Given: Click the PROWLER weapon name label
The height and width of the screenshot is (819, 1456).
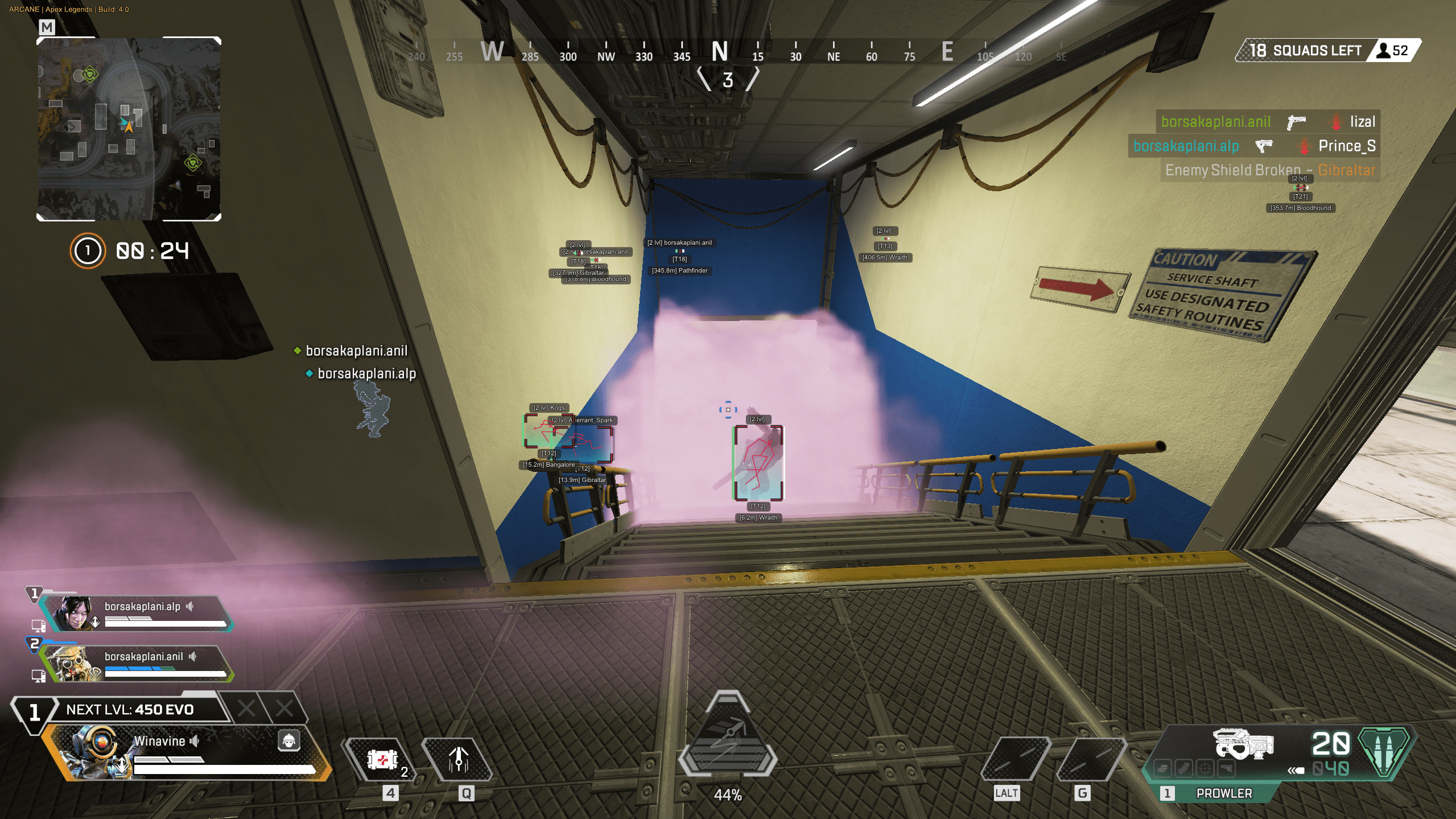Looking at the screenshot, I should (x=1224, y=793).
